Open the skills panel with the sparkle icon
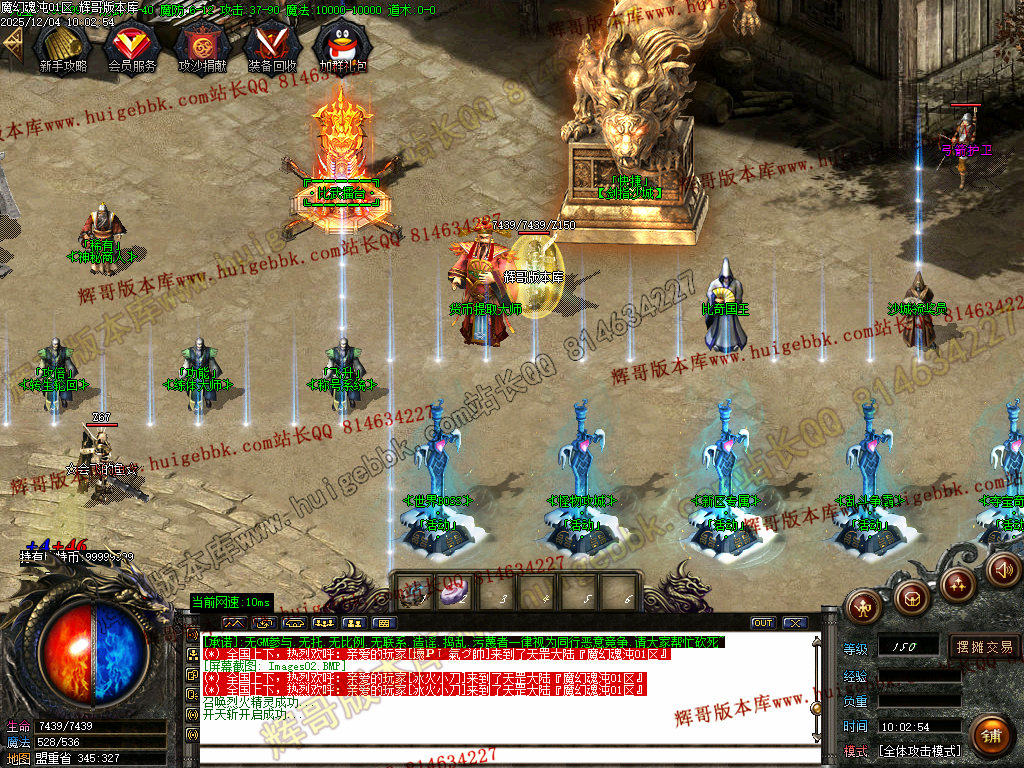This screenshot has width=1024, height=768. click(957, 583)
